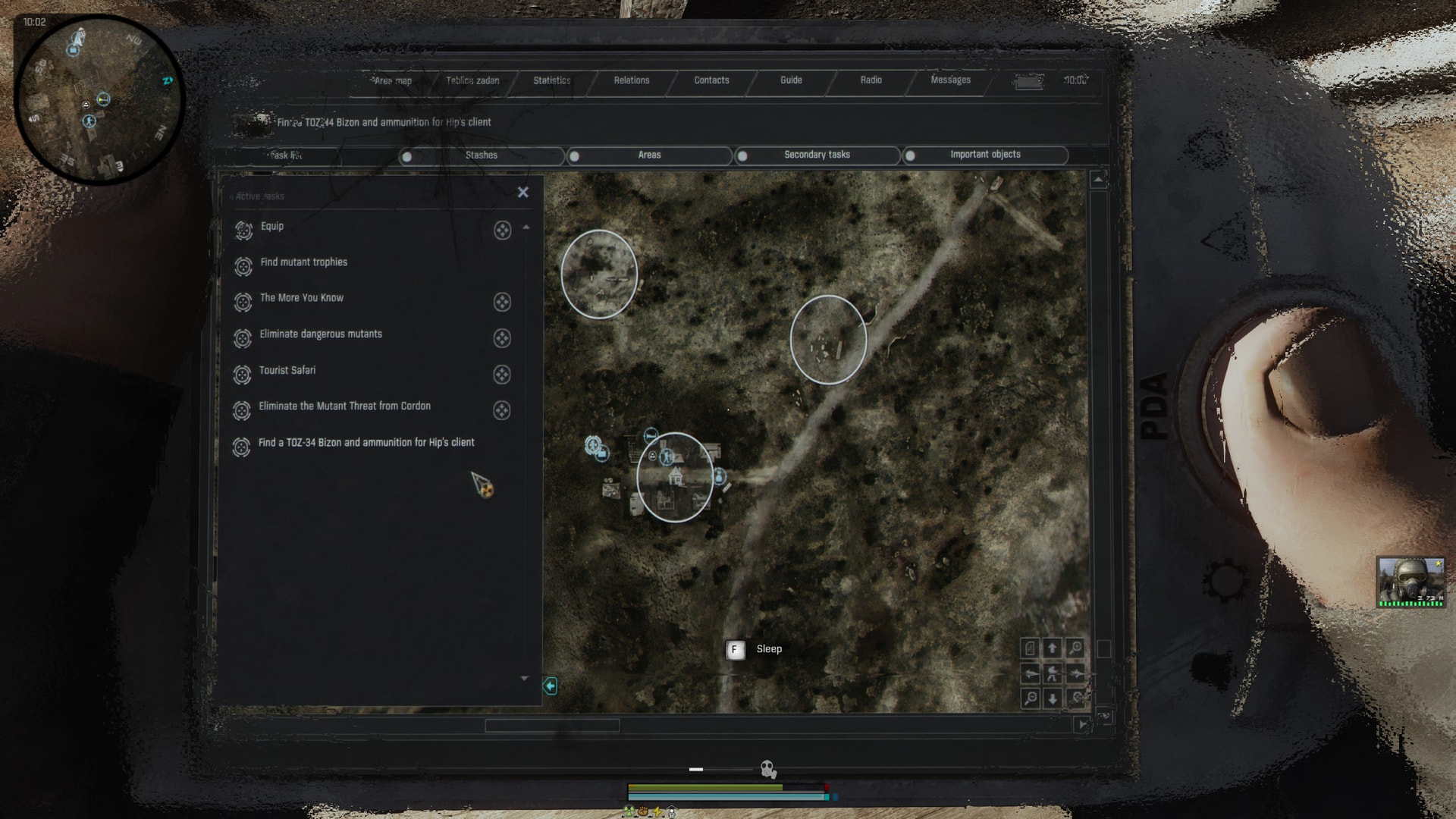Switch to the Radio tab
Image resolution: width=1456 pixels, height=819 pixels.
[871, 80]
